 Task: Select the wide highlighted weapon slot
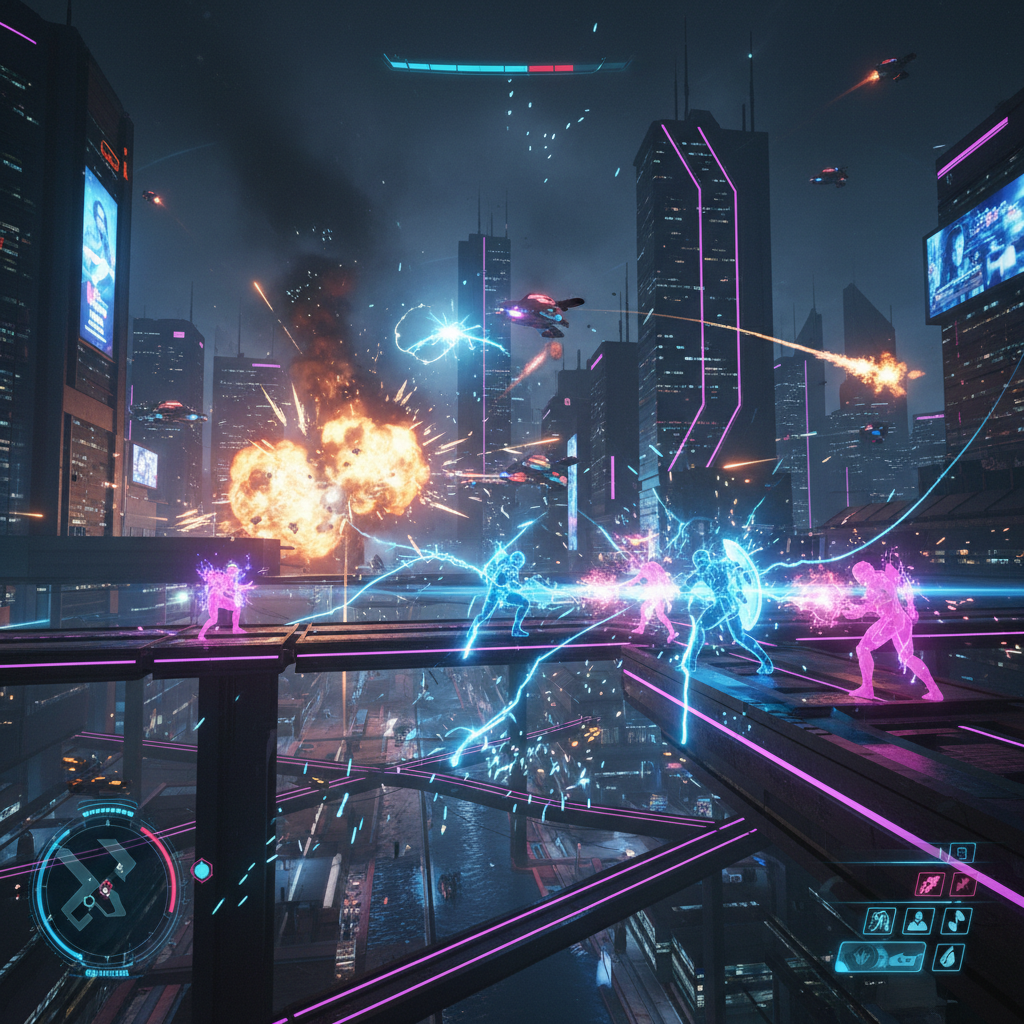click(x=880, y=957)
